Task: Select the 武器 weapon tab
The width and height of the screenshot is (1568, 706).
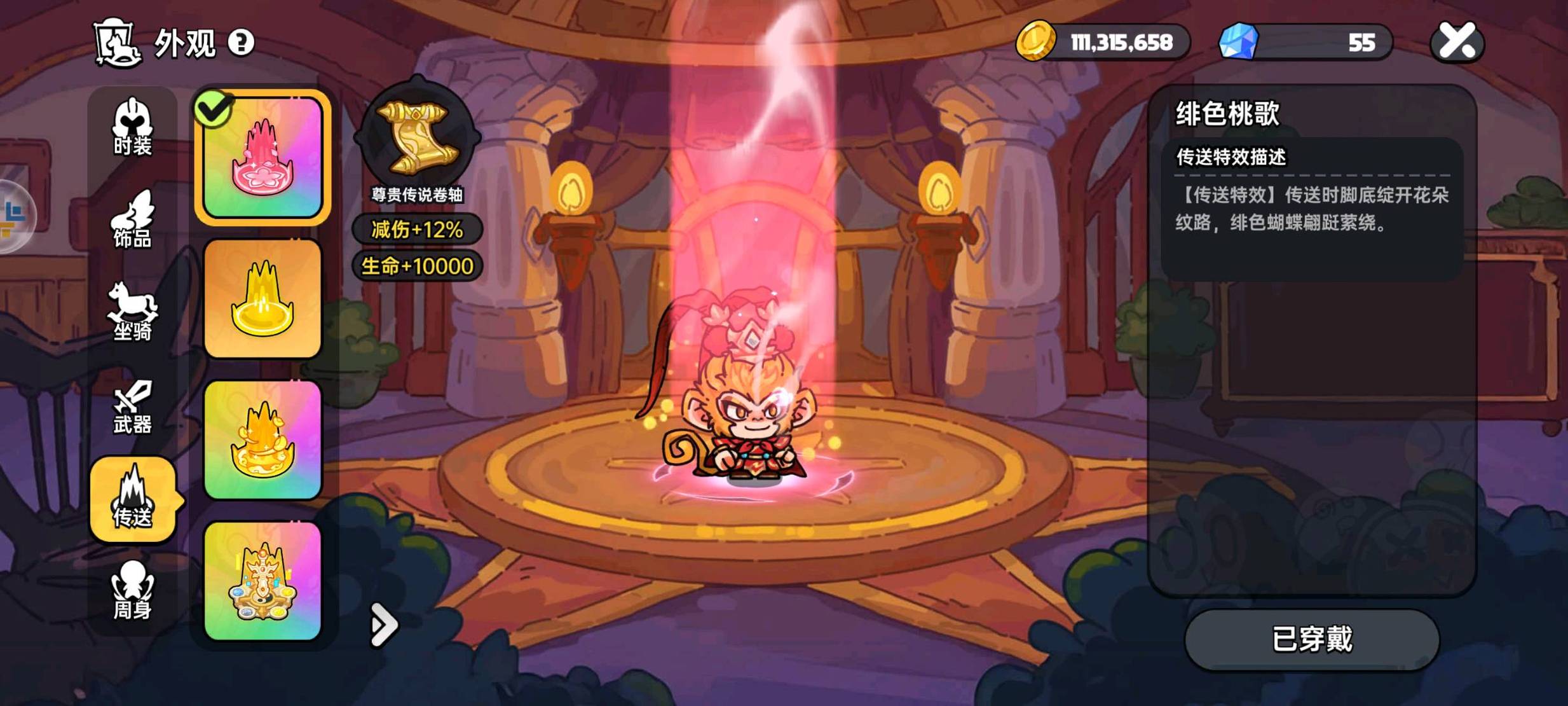Action: (132, 407)
